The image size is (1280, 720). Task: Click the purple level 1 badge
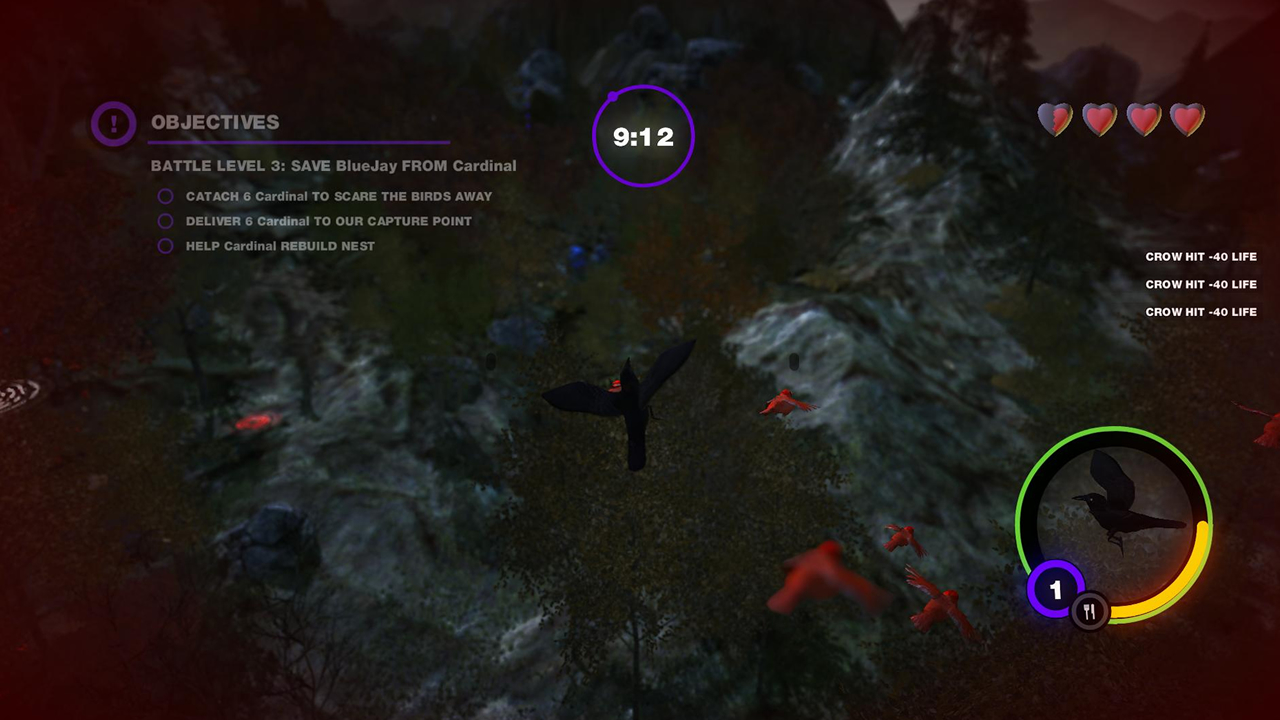point(1055,590)
